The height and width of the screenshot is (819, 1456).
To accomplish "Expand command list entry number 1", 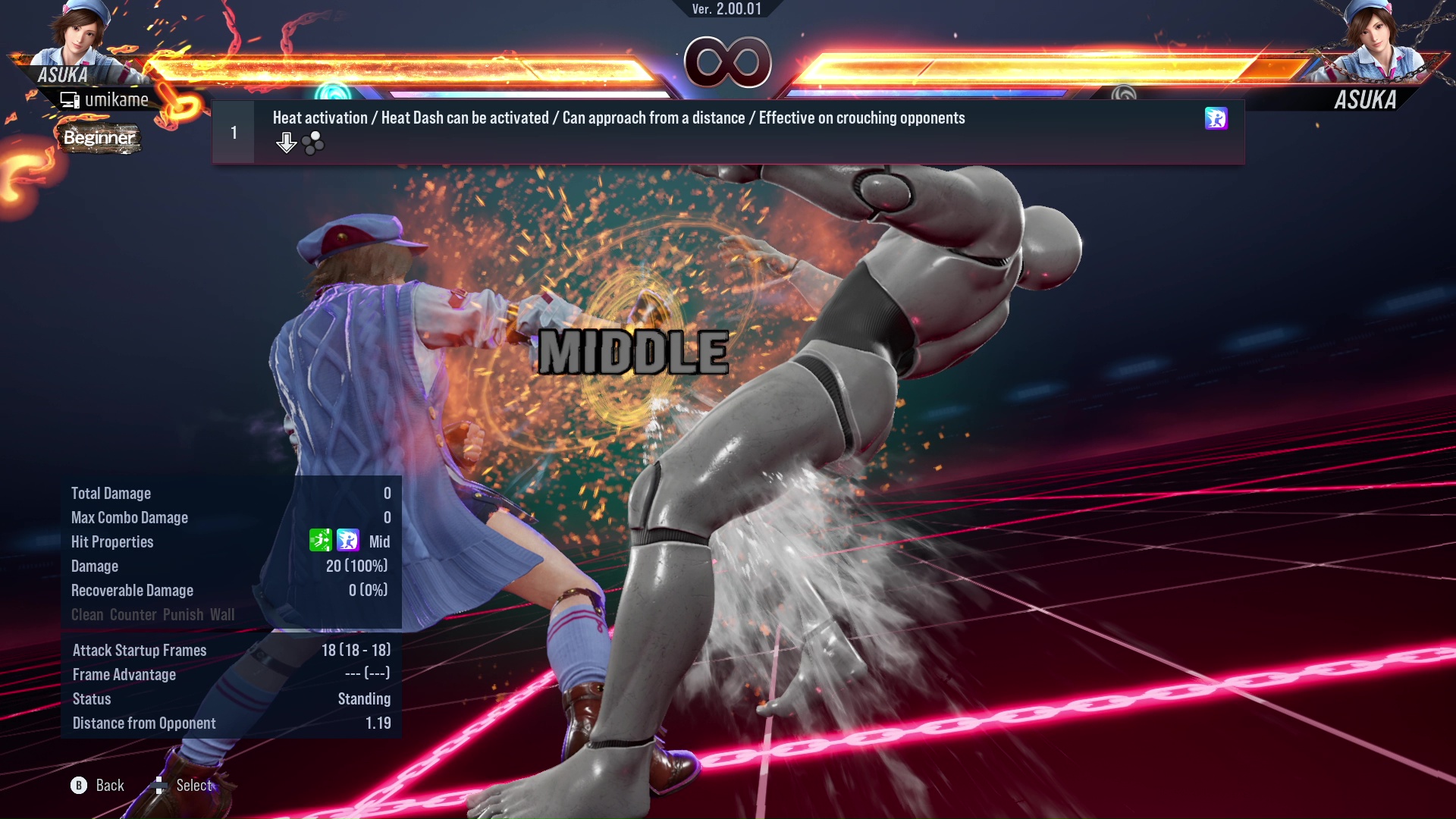I will 234,131.
